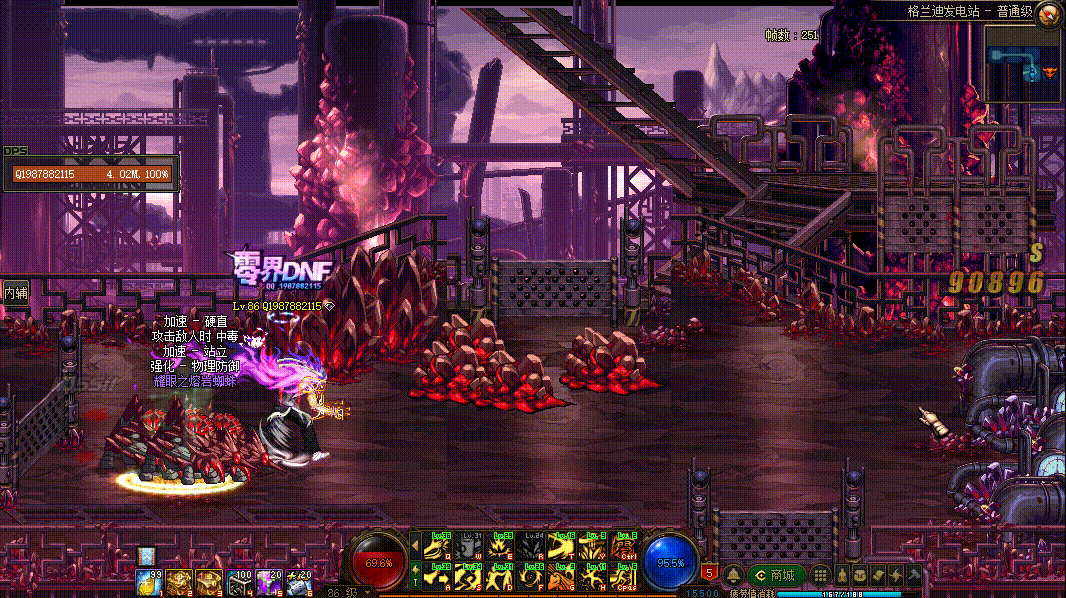Open the grid menu button
The width and height of the screenshot is (1066, 598).
(x=821, y=575)
